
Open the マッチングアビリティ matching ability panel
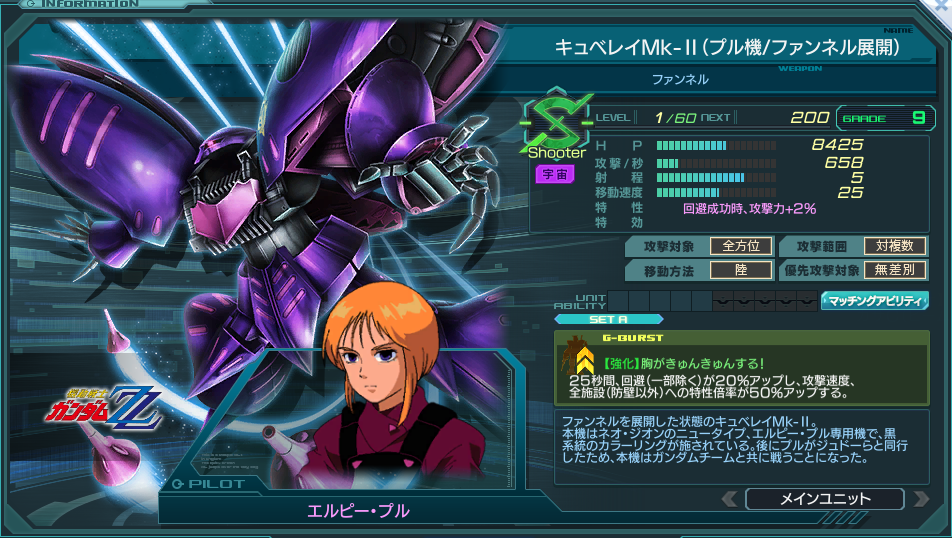pyautogui.click(x=874, y=300)
